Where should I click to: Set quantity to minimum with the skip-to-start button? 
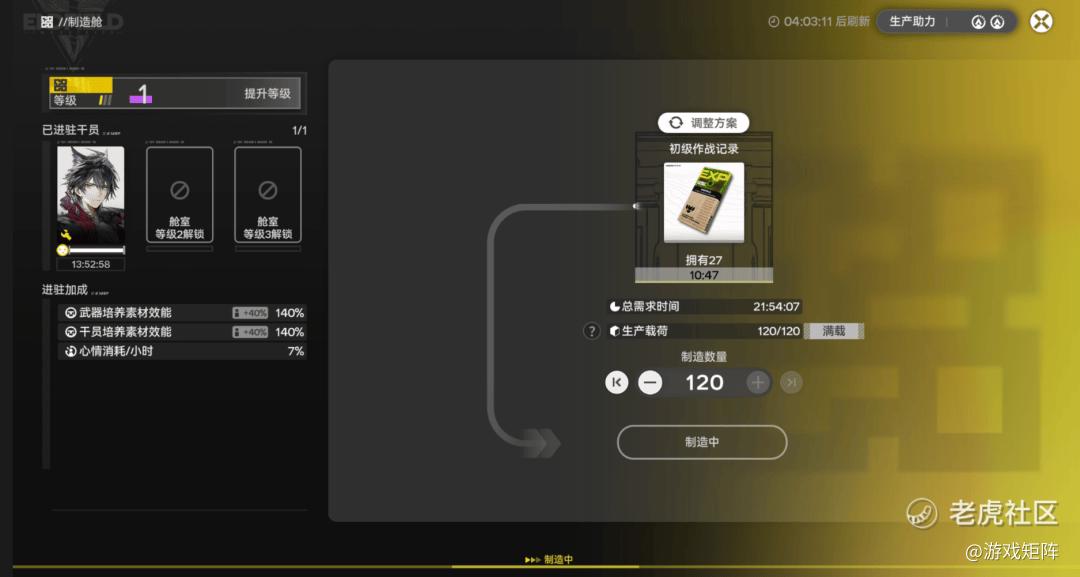pos(617,382)
